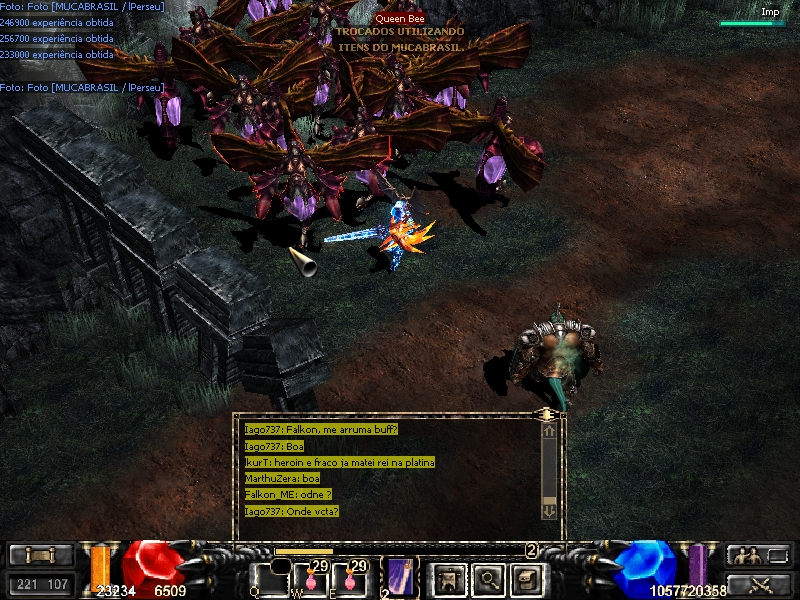Click the chat window resize handle

[x=546, y=414]
